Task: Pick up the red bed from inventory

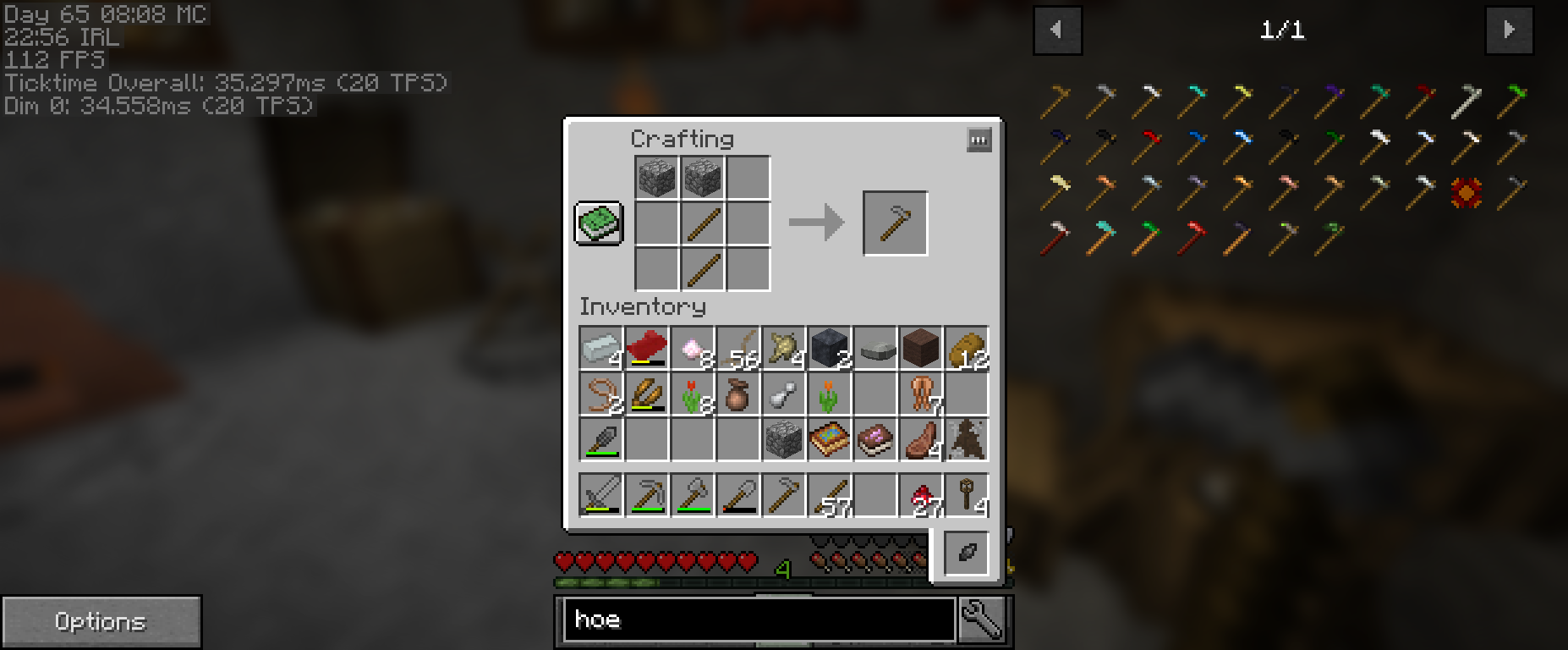Action: [x=646, y=350]
